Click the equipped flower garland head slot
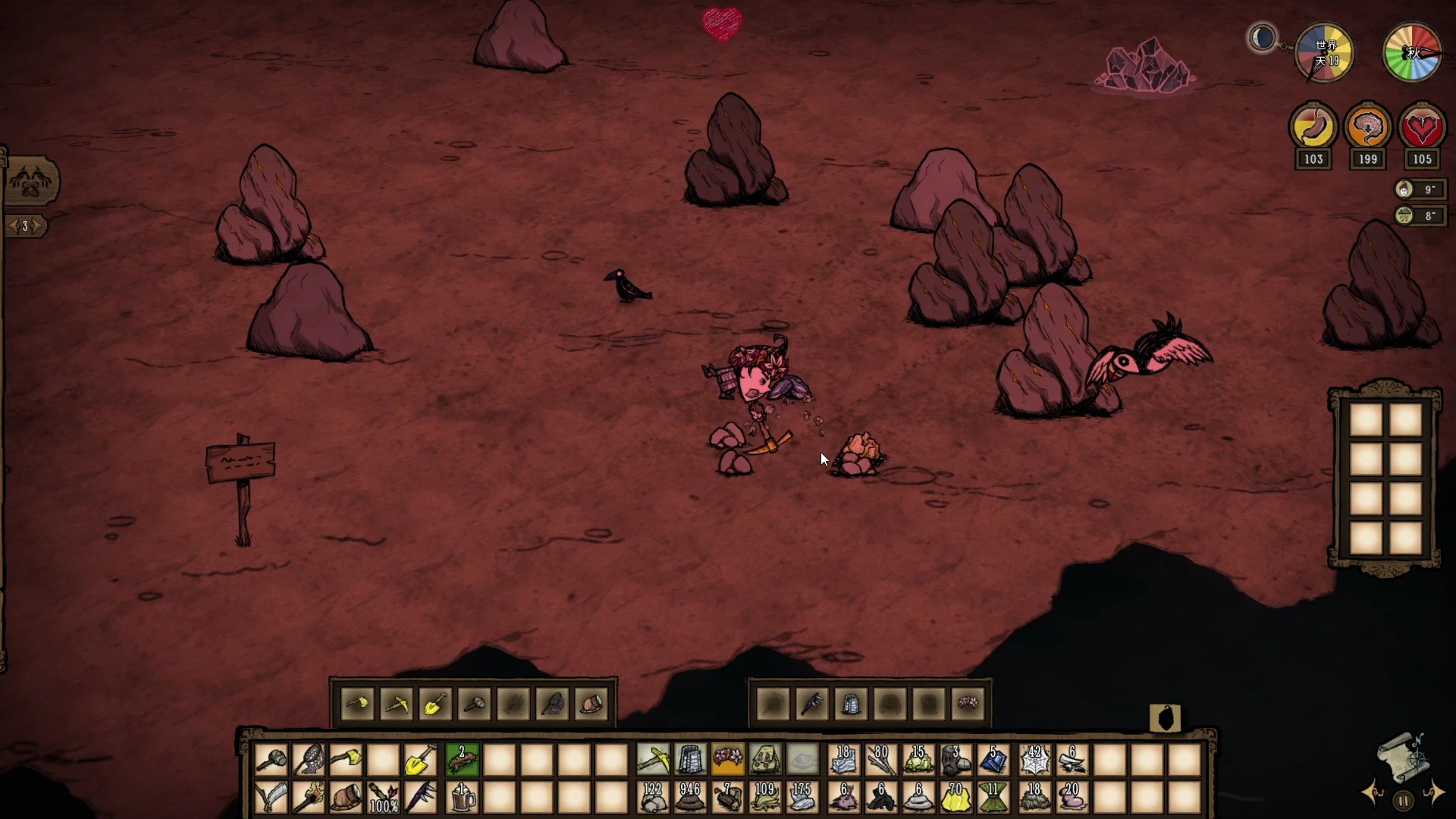The image size is (1456, 819). (x=727, y=759)
